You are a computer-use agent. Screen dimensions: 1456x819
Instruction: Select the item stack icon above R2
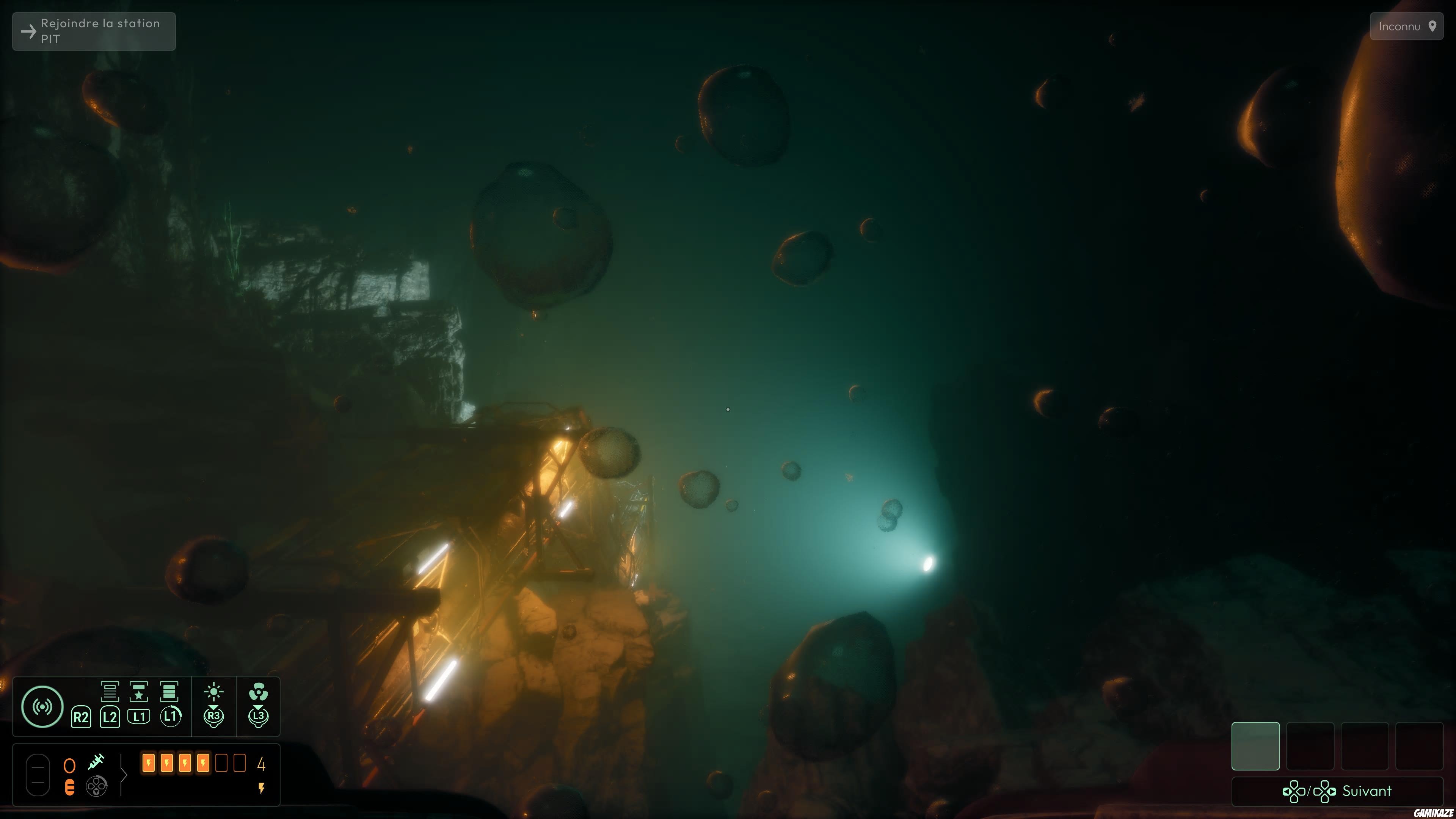point(110,692)
